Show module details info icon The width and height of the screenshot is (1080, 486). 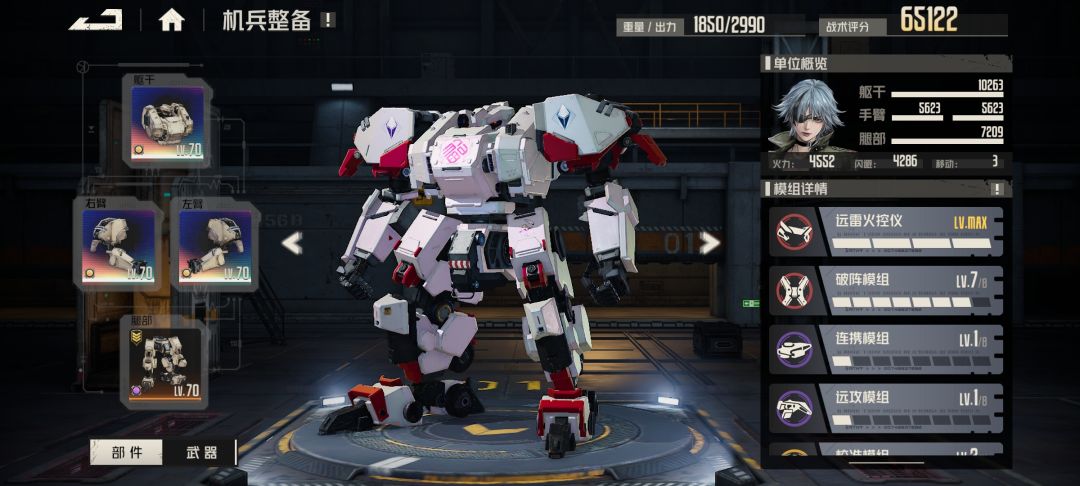pyautogui.click(x=996, y=189)
